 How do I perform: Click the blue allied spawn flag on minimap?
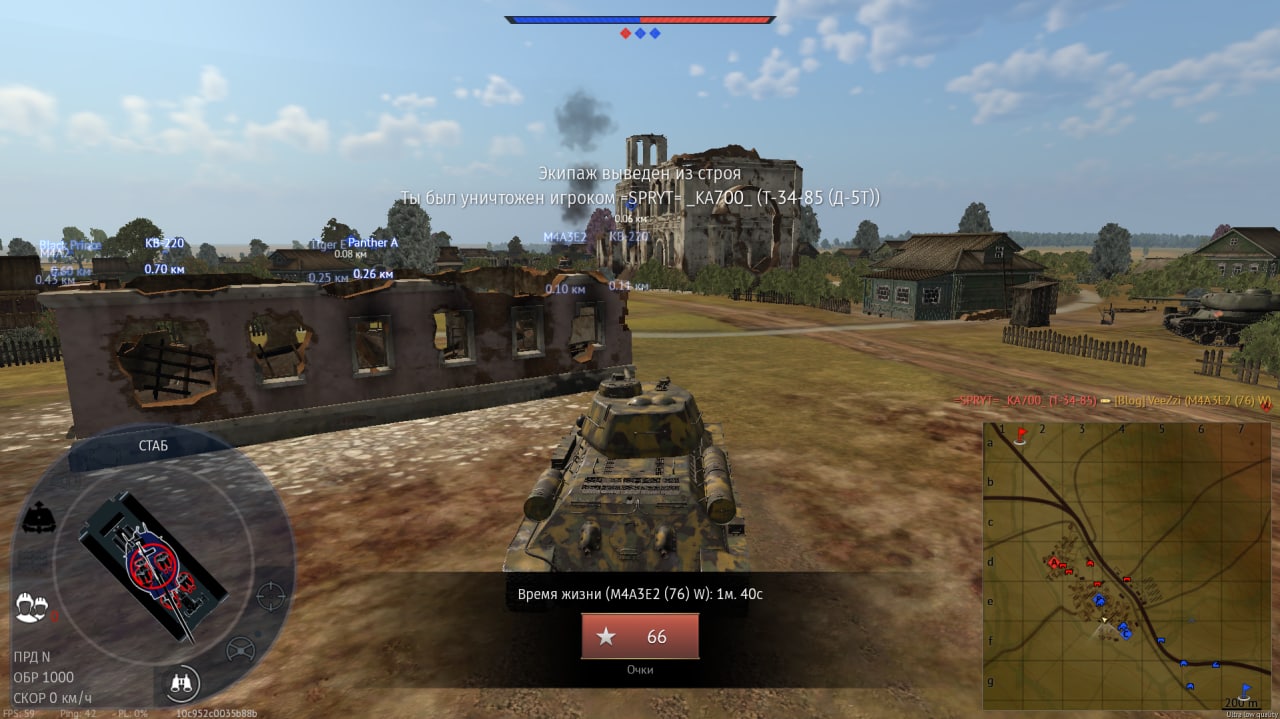click(x=1246, y=689)
